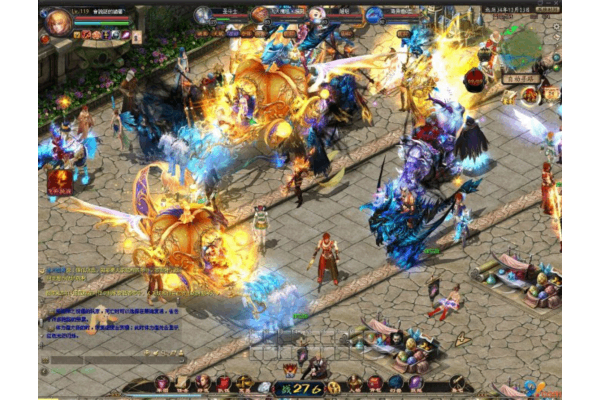This screenshot has width=600, height=400.
Task: Click the 自动寻路 auto-pathfinding button
Action: 521,78
